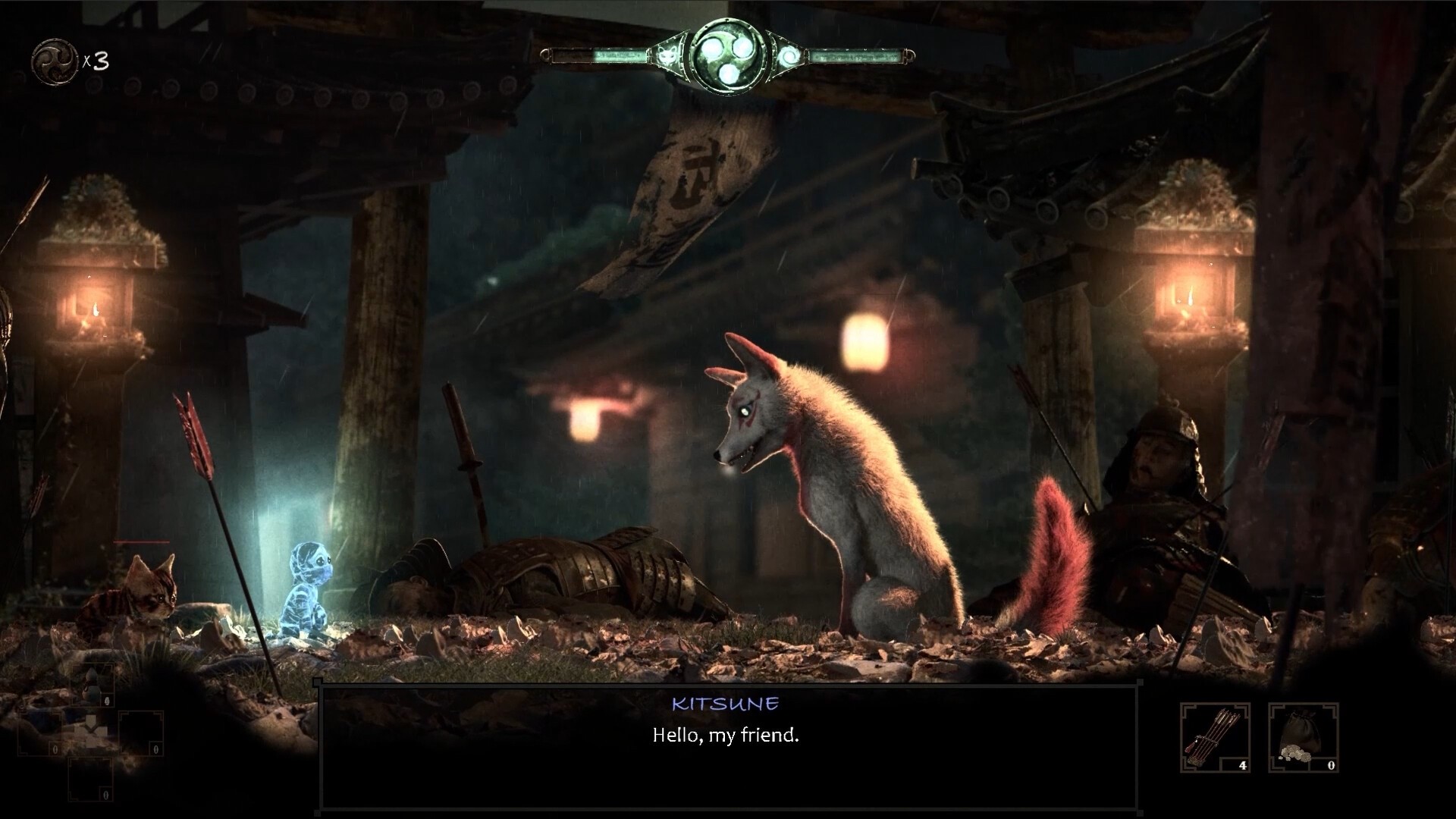
Task: Click the empty inventory slot showing 0
Action: coord(141,732)
